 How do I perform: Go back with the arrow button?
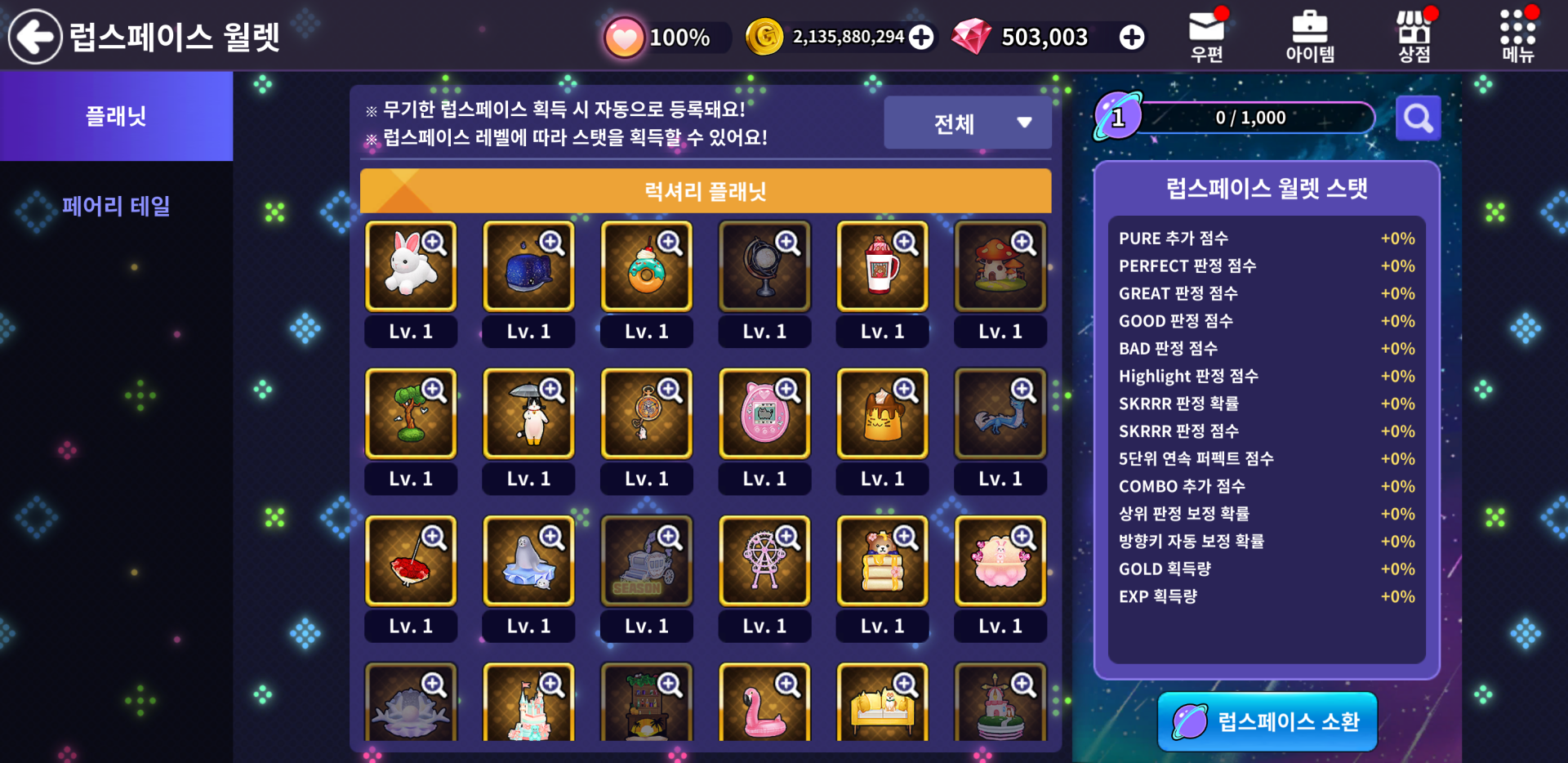click(x=34, y=36)
